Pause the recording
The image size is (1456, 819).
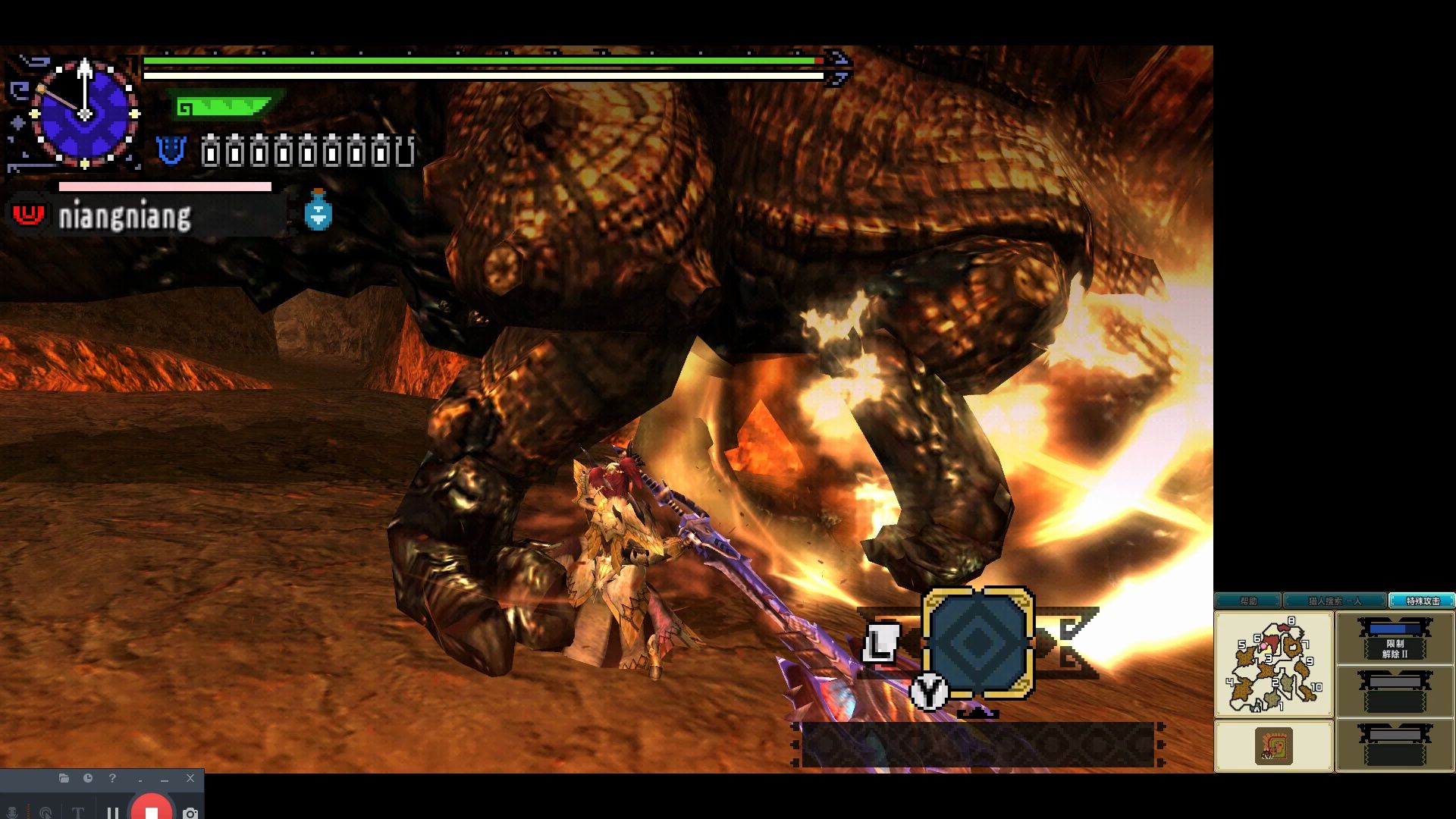pos(113,813)
